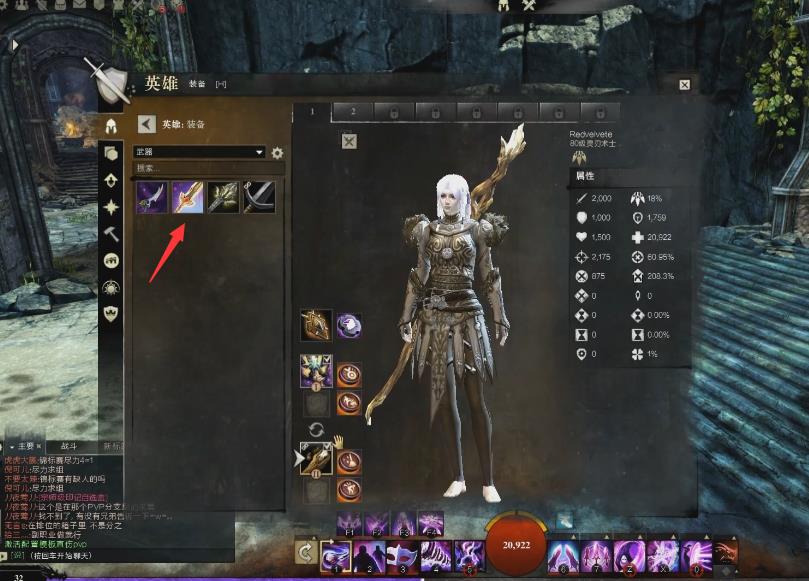Close the Hero panel window
The height and width of the screenshot is (581, 809).
tap(684, 86)
